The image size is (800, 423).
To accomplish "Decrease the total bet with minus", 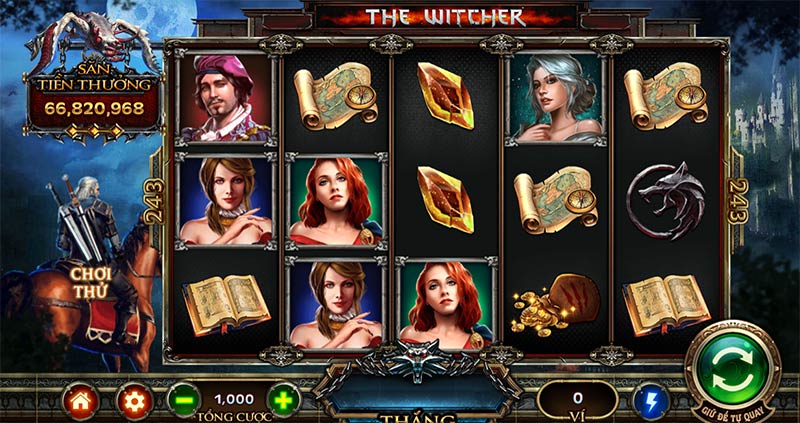I will tap(184, 401).
